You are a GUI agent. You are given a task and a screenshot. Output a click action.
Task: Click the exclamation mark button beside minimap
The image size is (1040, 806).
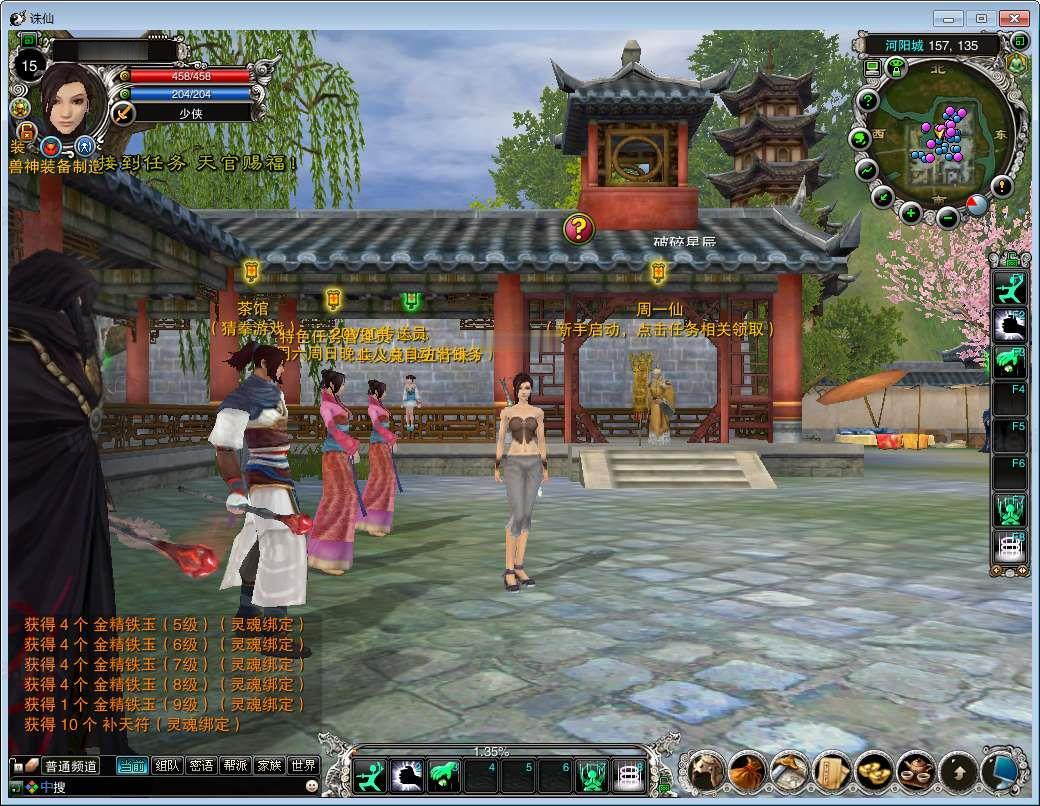(1001, 186)
